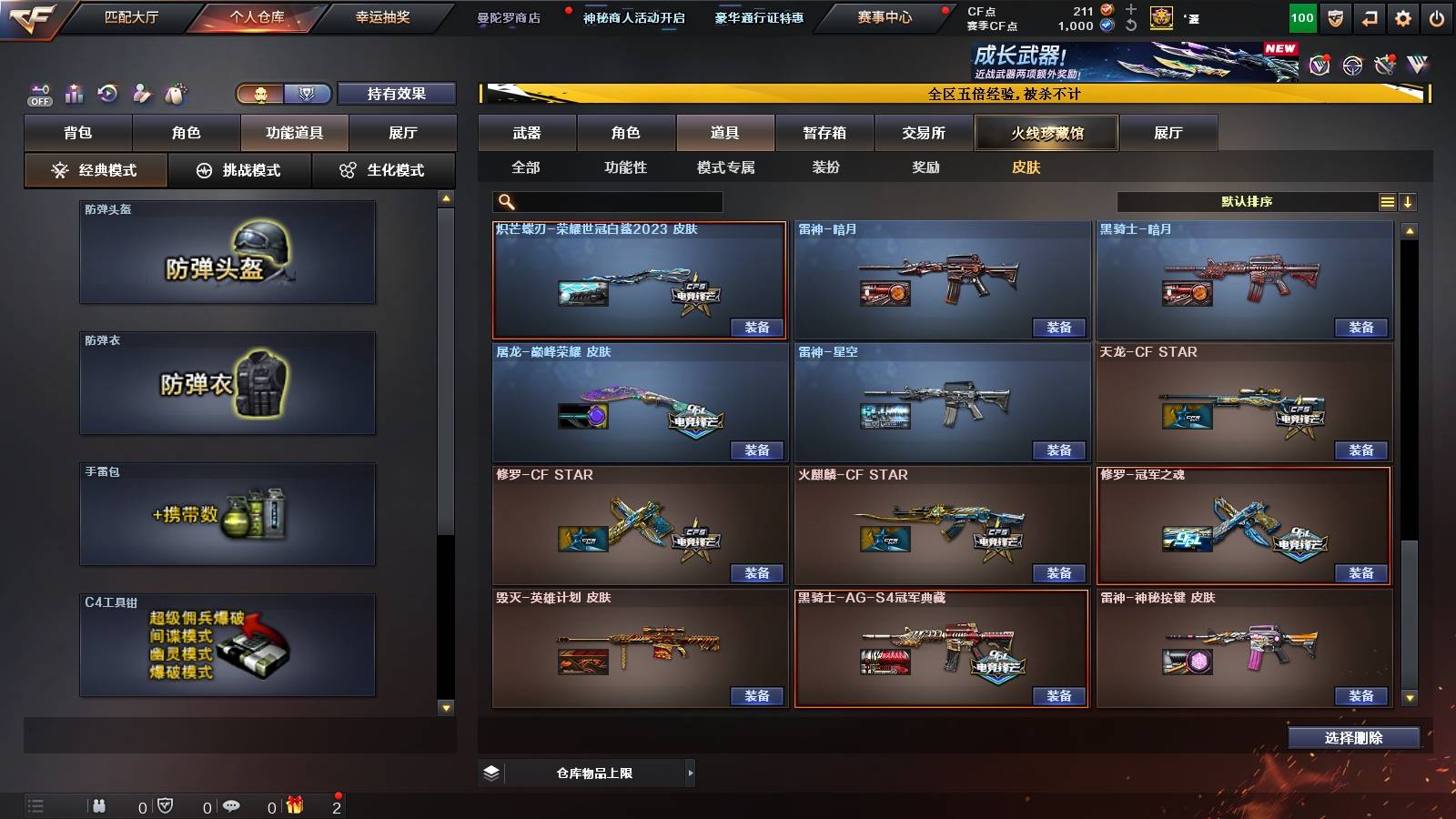Click the descending sort arrow beside 默认排序
The width and height of the screenshot is (1456, 819).
(x=1410, y=200)
